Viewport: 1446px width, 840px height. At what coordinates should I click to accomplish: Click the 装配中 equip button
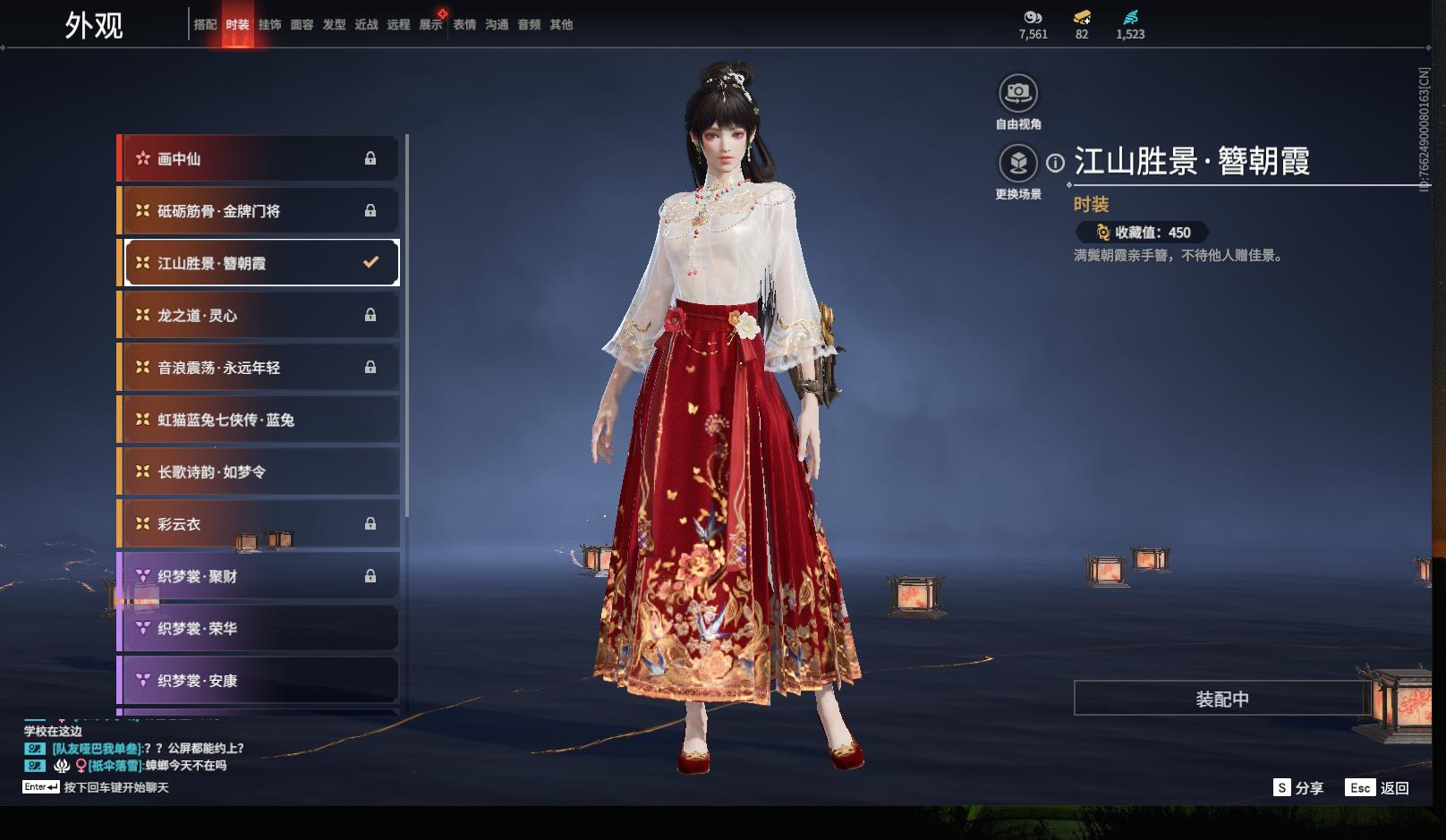1221,699
